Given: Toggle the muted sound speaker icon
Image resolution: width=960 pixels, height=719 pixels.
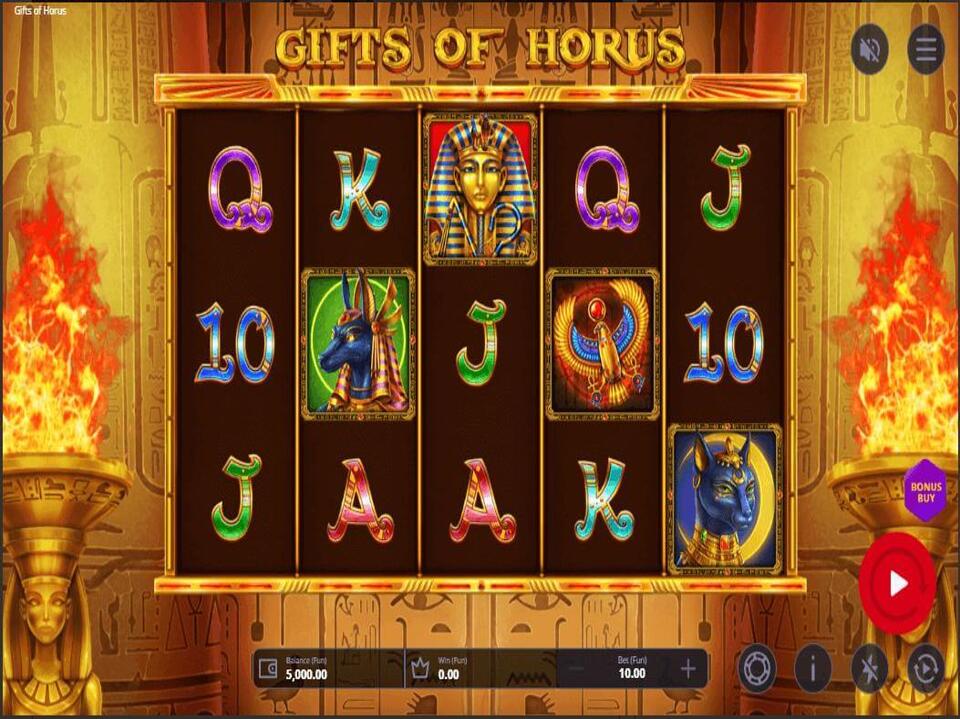Looking at the screenshot, I should click(x=869, y=48).
